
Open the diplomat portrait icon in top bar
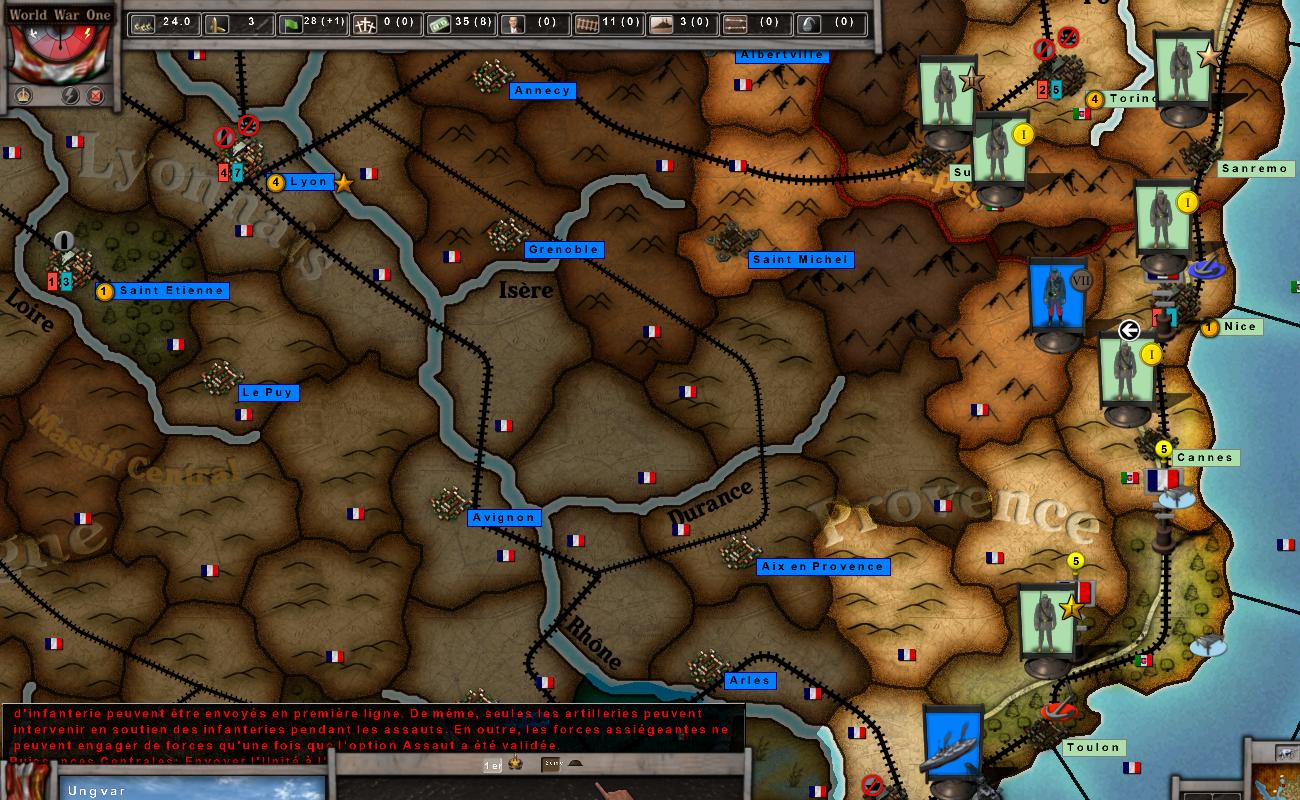[x=513, y=22]
